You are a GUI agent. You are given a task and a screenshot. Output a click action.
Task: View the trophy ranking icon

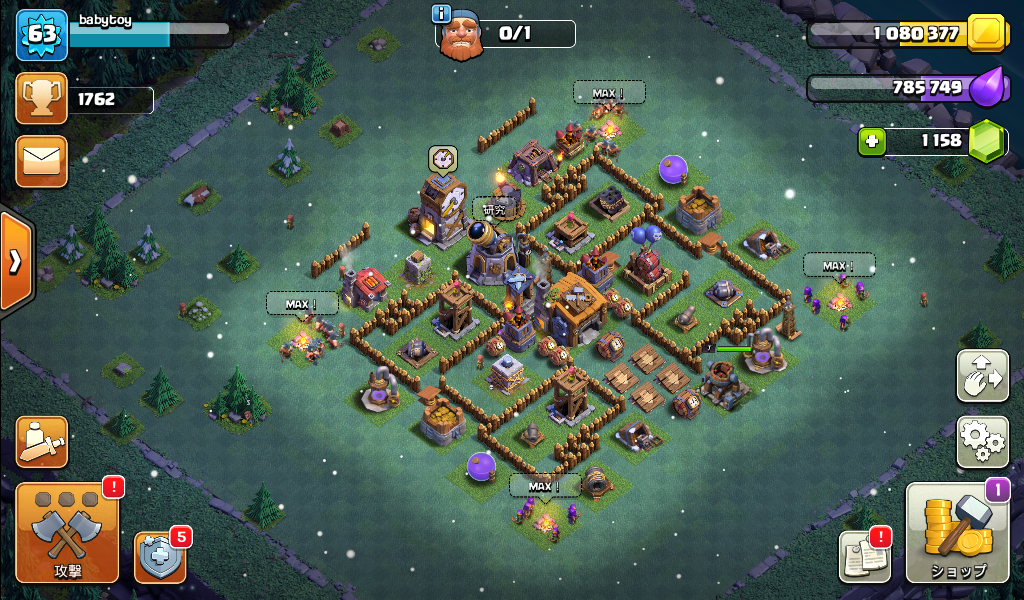click(42, 99)
